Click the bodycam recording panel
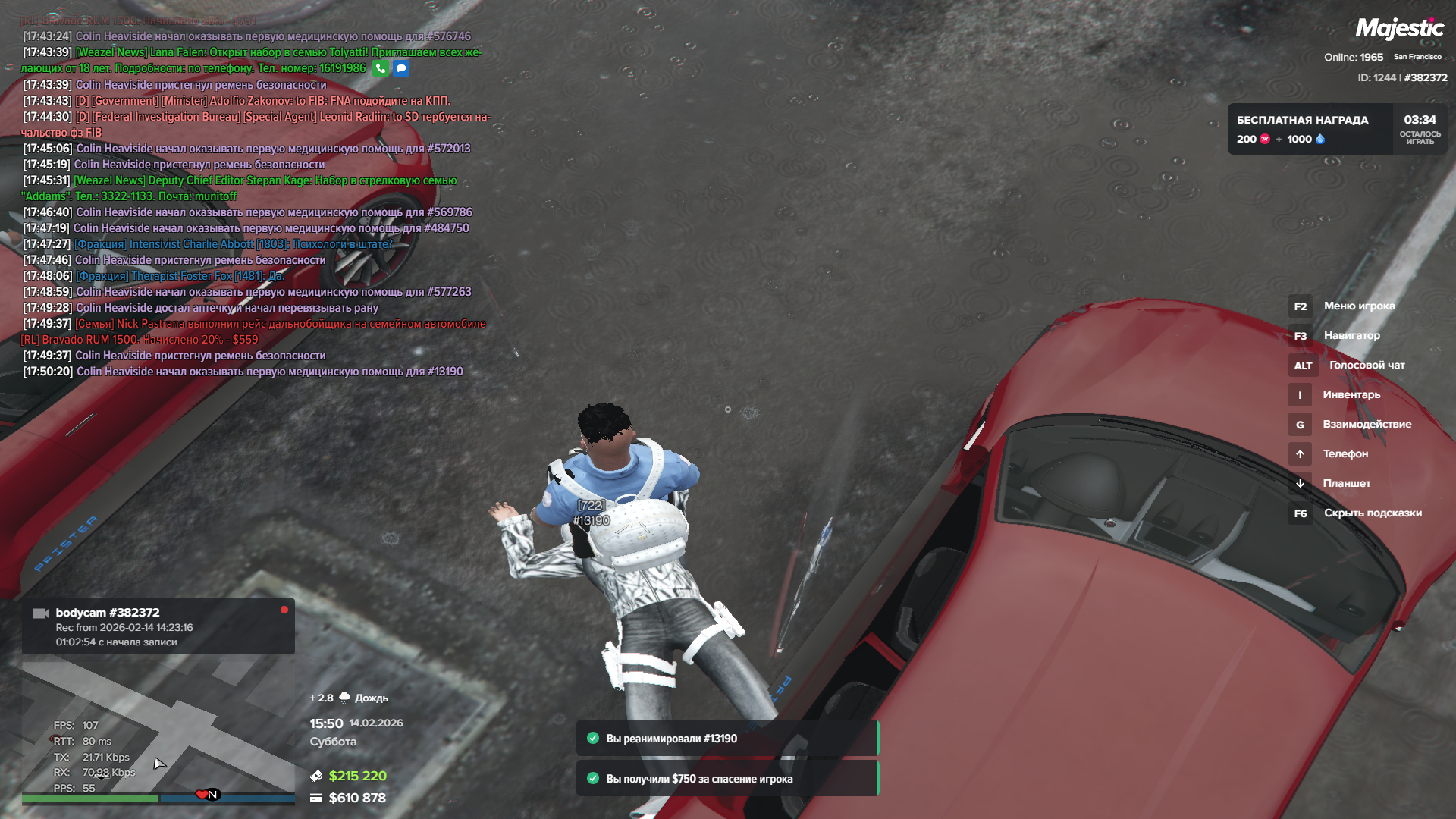1456x819 pixels. click(x=158, y=626)
